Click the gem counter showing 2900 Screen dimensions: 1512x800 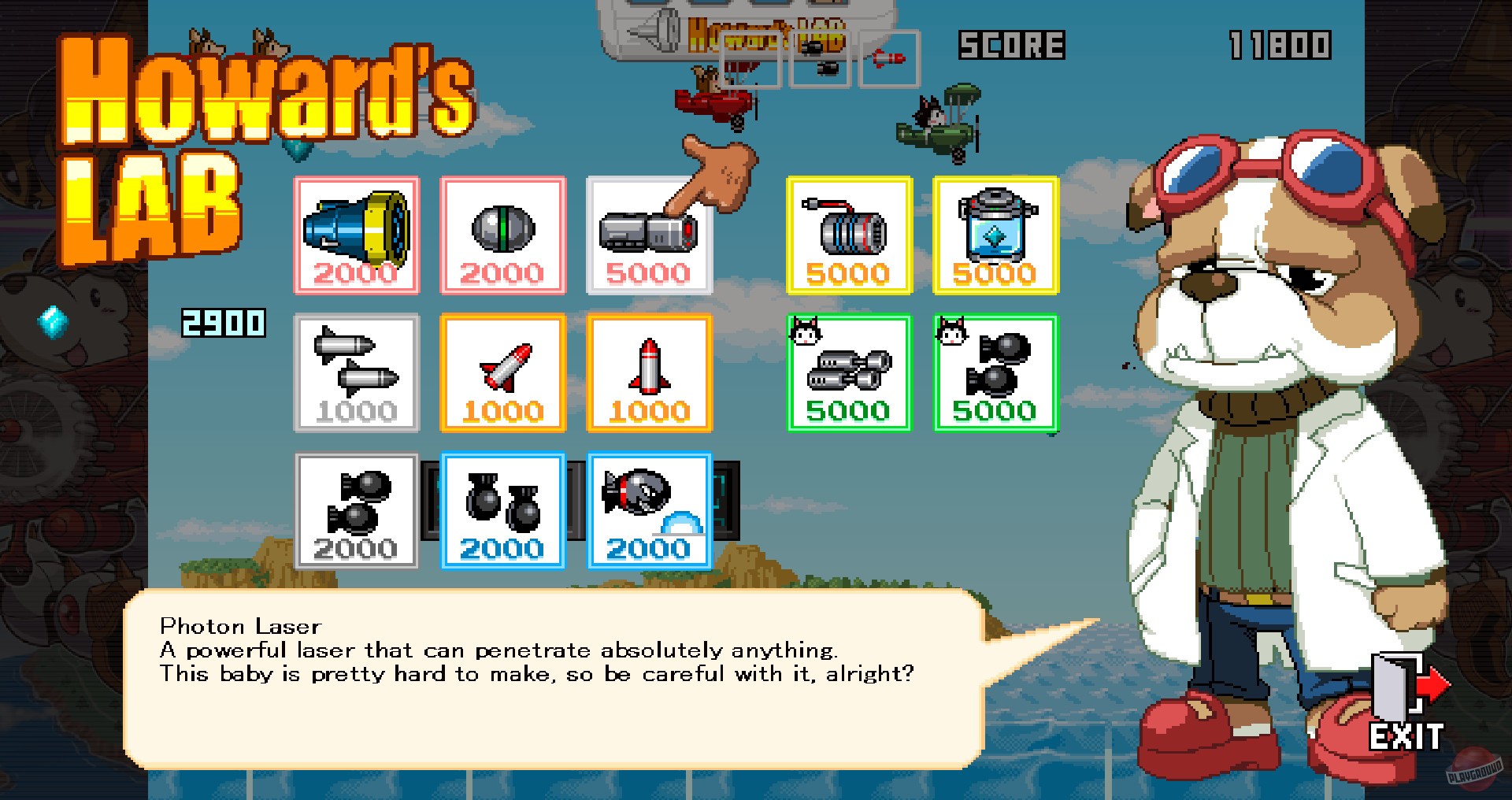(223, 322)
